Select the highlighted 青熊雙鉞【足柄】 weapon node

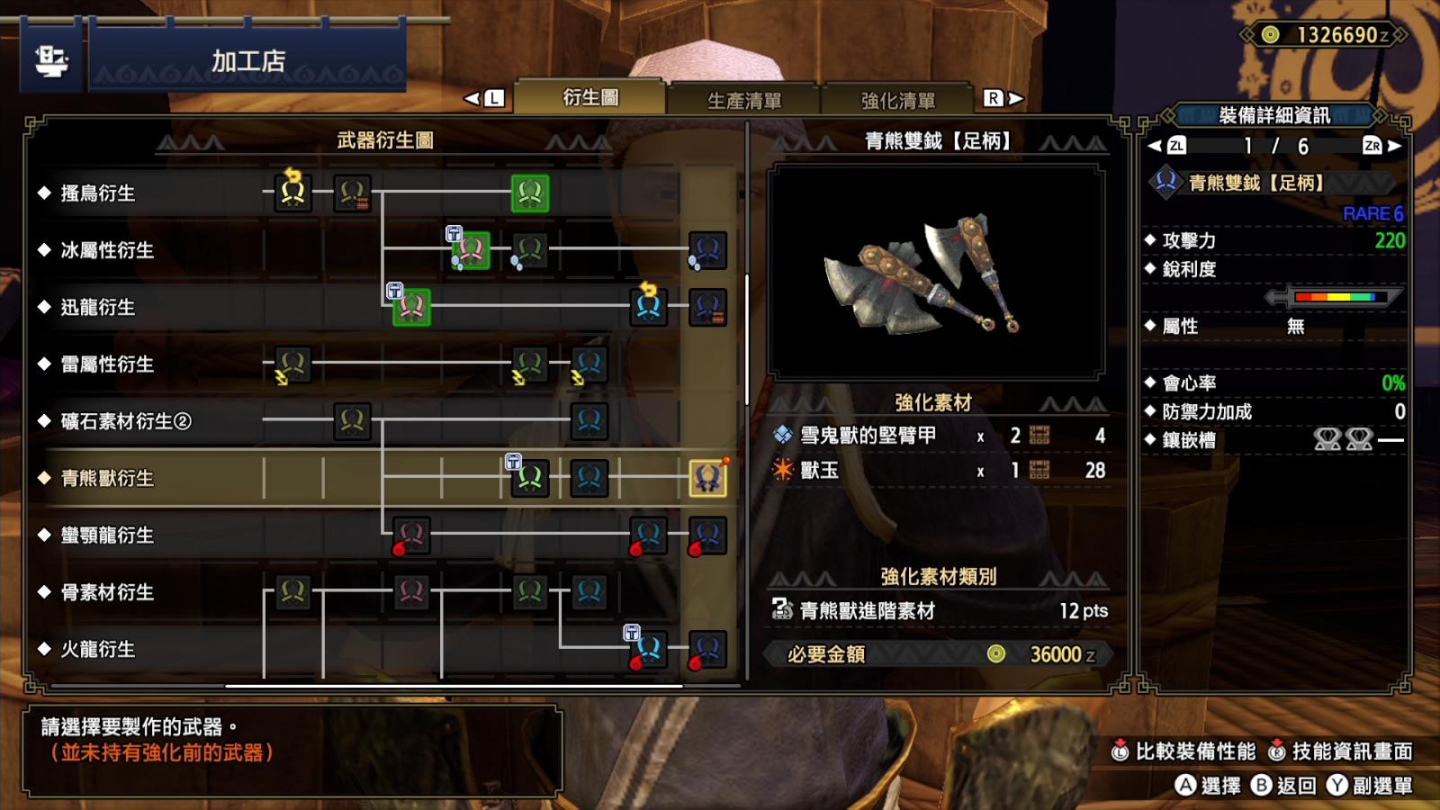(x=707, y=479)
